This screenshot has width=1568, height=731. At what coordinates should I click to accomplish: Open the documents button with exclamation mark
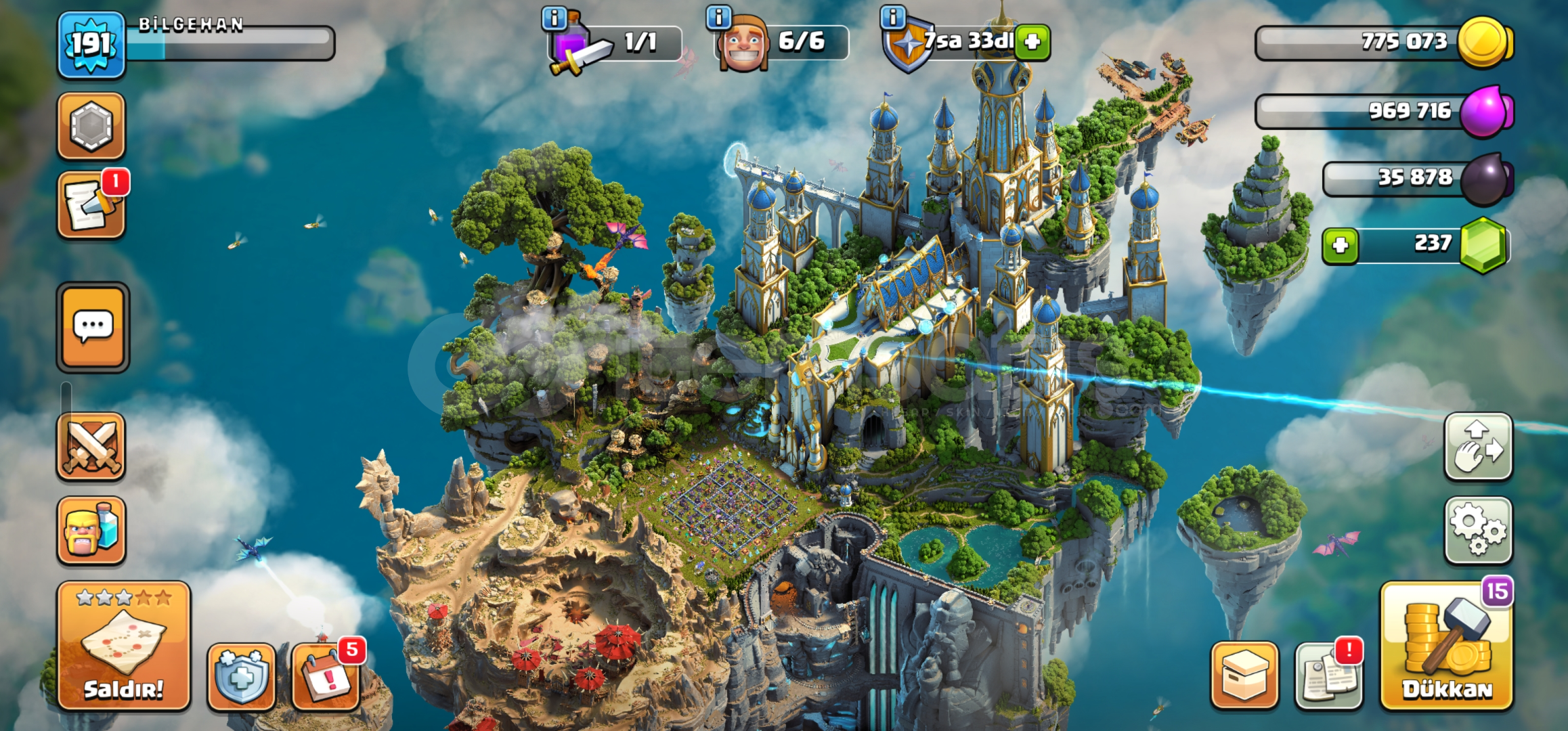coord(1329,675)
